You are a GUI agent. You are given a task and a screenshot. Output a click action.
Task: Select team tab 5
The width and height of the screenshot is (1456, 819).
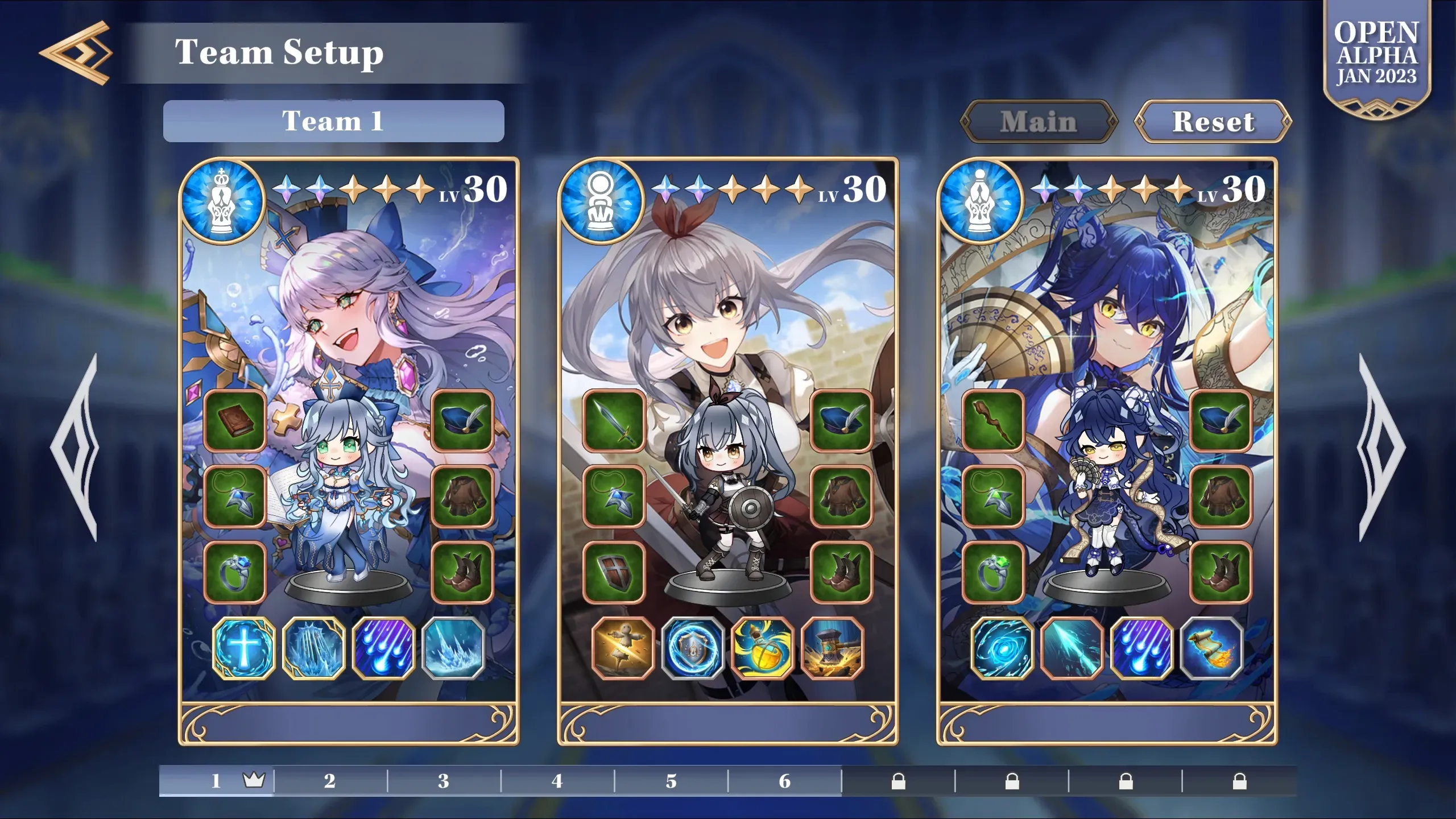[x=671, y=781]
